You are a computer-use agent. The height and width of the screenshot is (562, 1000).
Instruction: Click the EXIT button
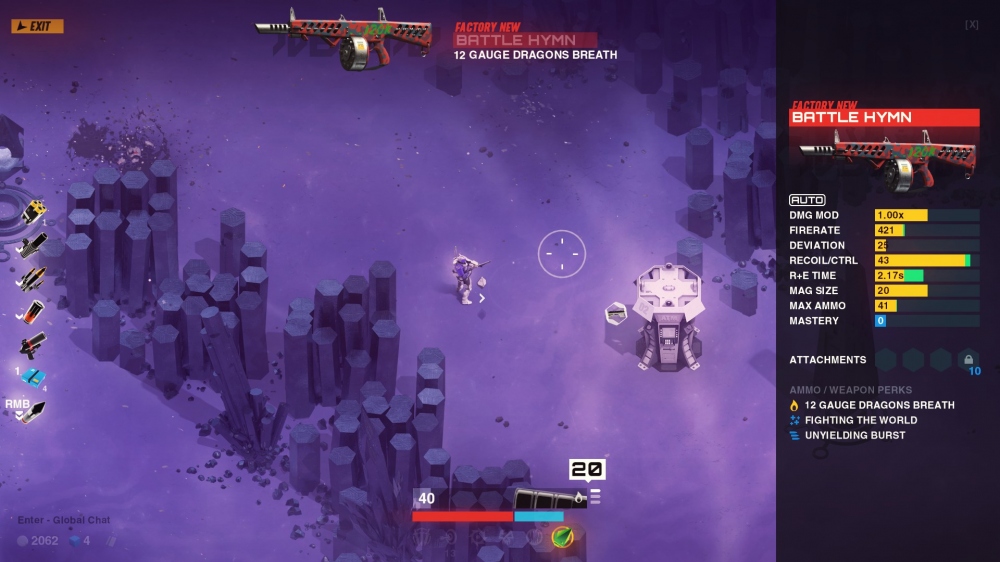(37, 26)
